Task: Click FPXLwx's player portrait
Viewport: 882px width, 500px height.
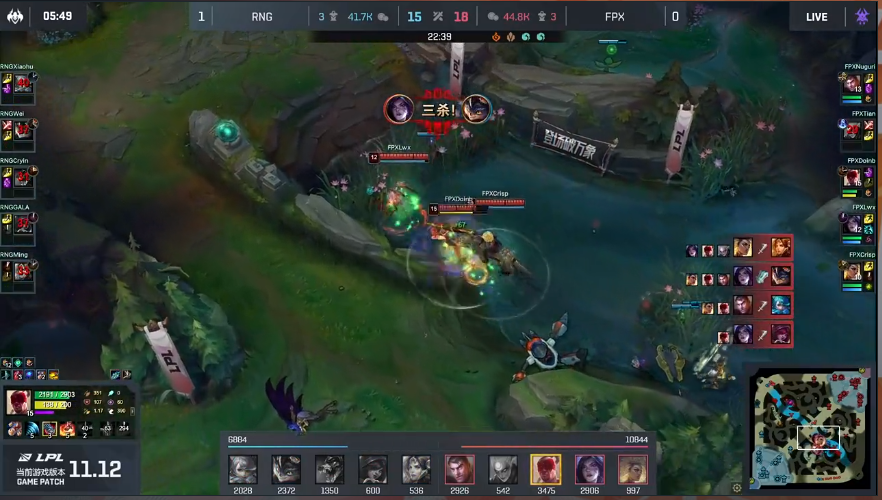Action: [853, 224]
